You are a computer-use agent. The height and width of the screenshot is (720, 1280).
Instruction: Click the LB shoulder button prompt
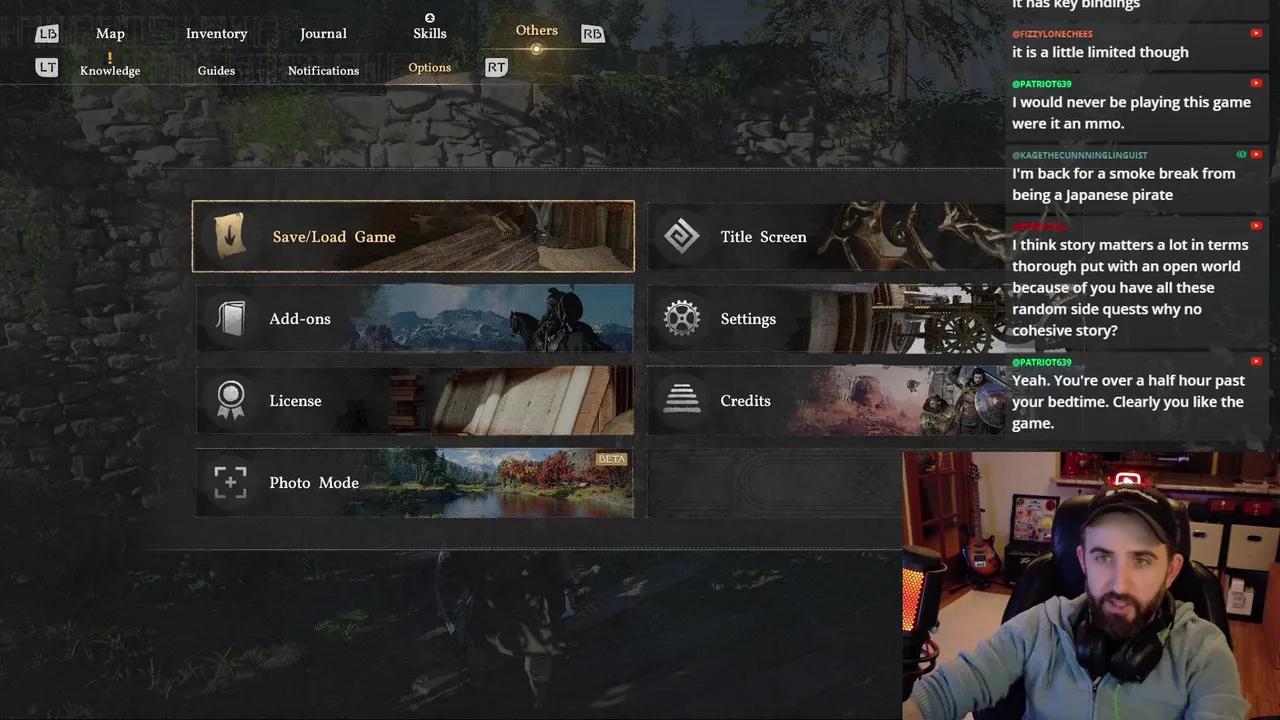pyautogui.click(x=46, y=33)
